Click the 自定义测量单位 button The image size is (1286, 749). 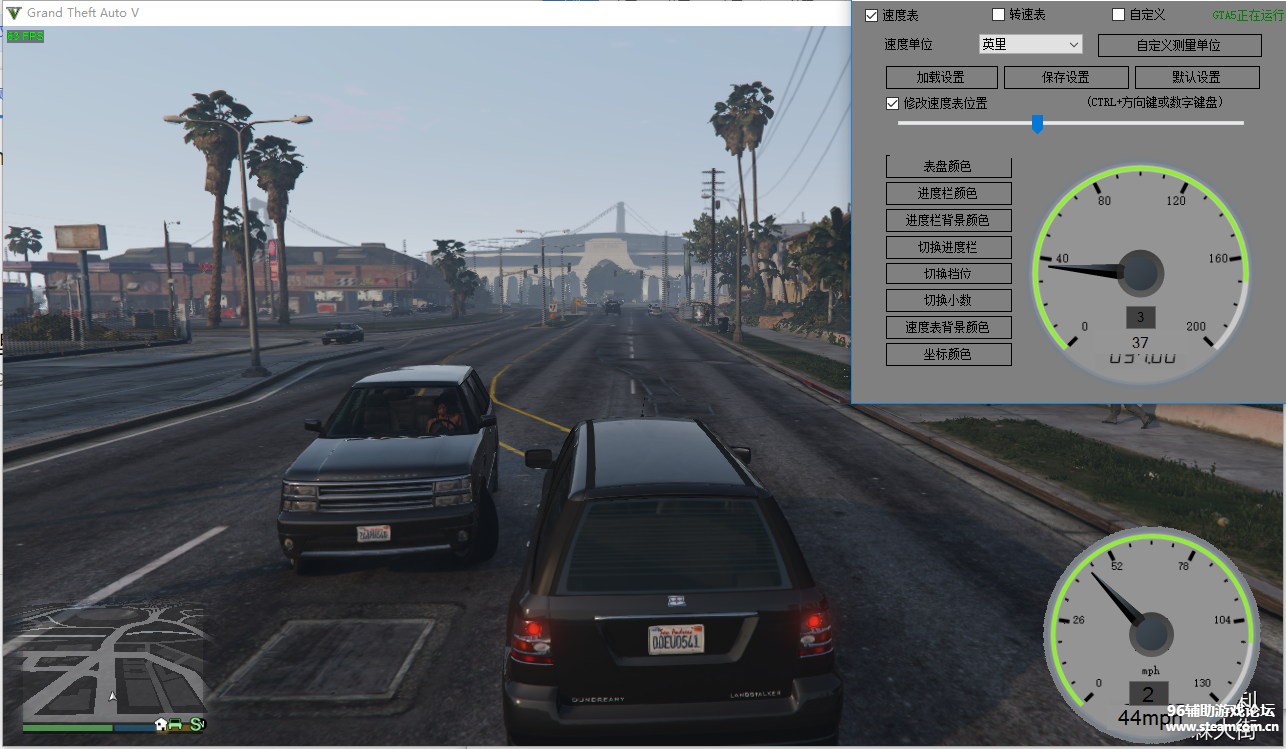1179,46
